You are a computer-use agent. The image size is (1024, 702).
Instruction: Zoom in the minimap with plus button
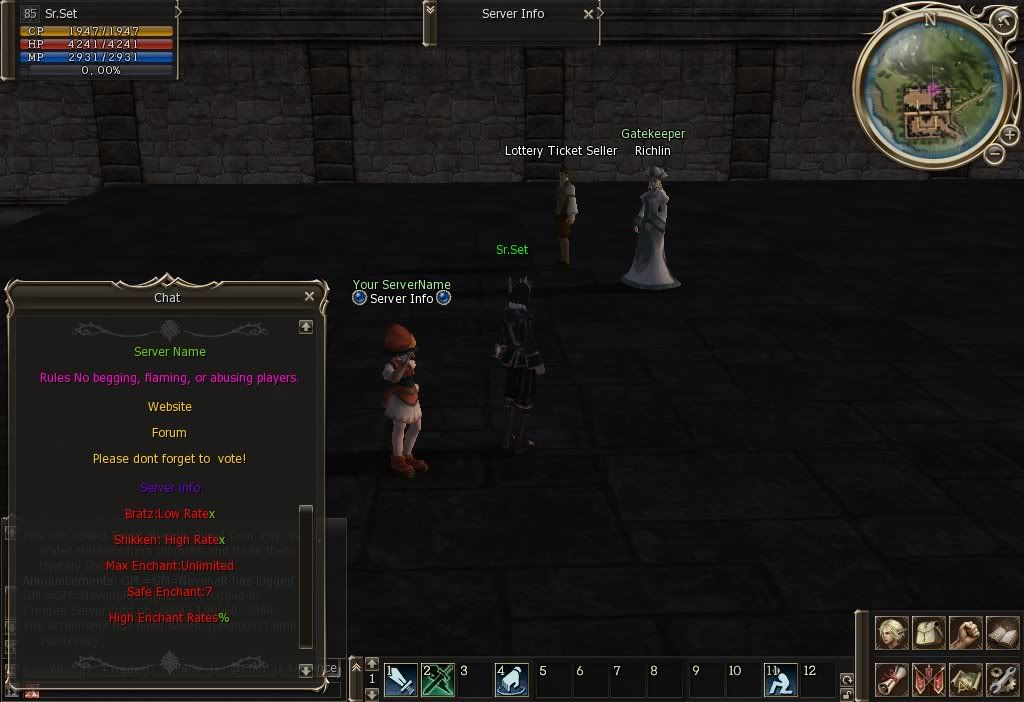(x=1012, y=135)
